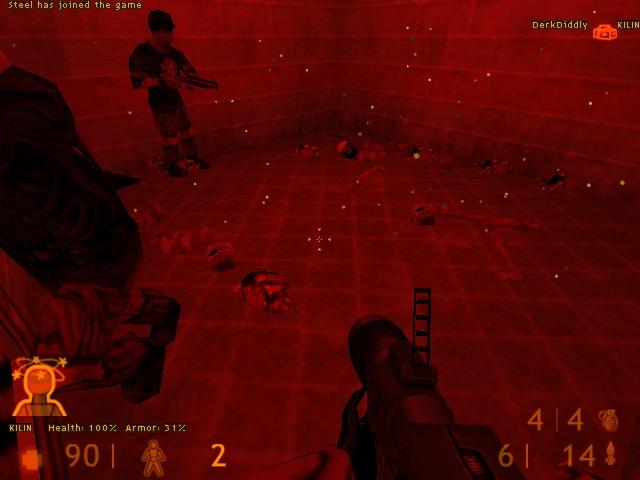Select the health cross icon
The image size is (640, 480).
[31, 458]
